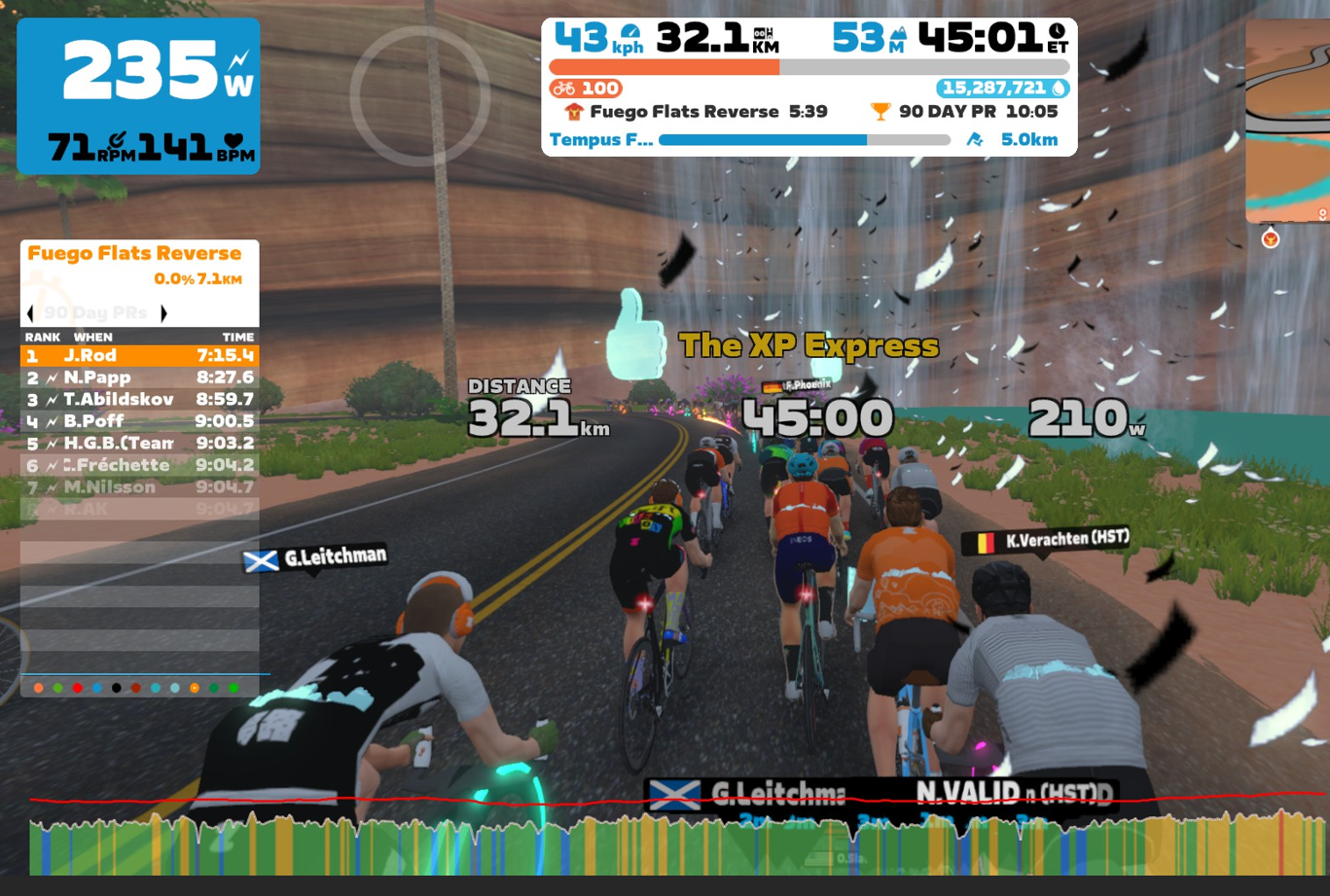Open the minimap

1288,122
